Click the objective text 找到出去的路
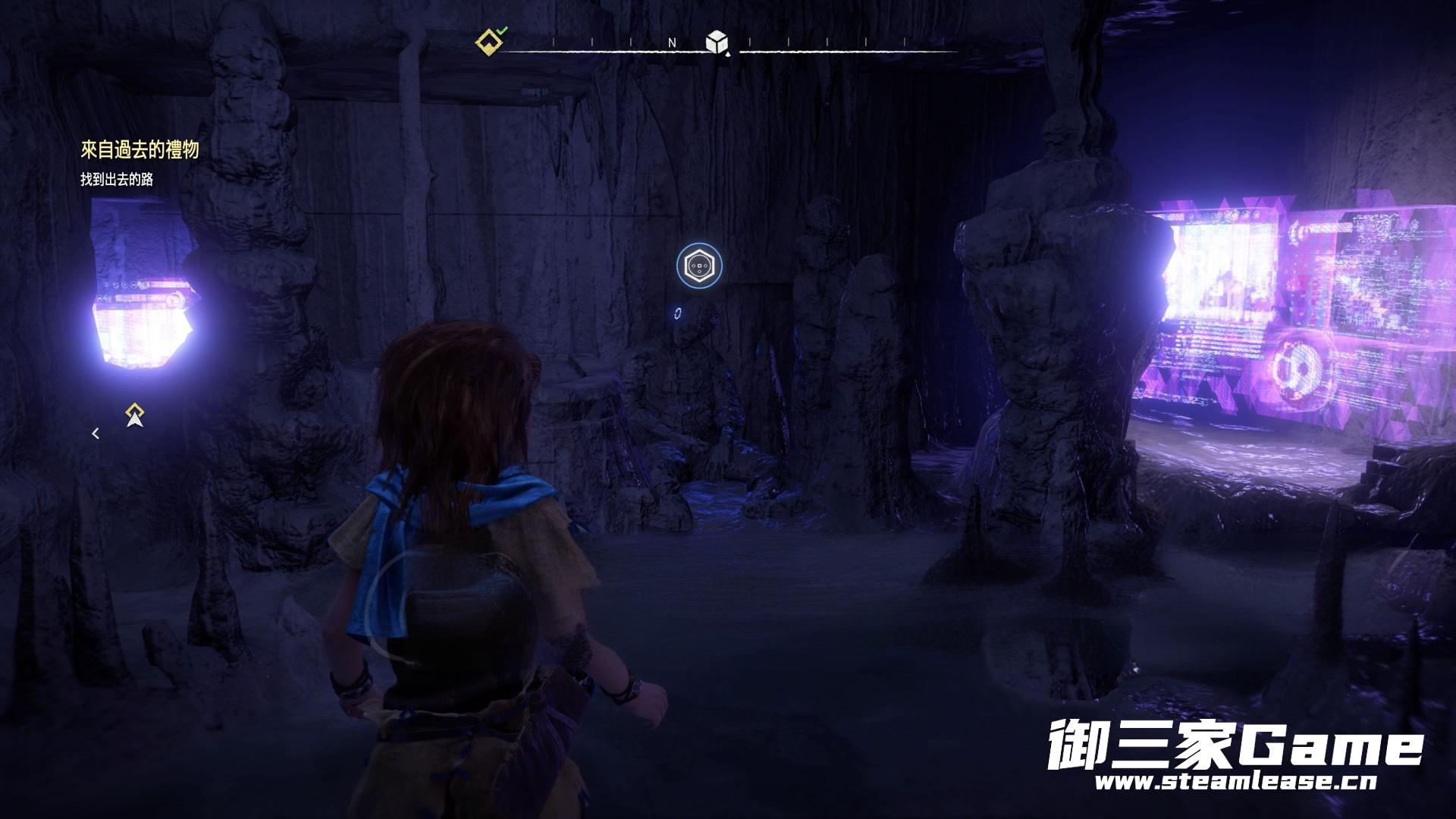This screenshot has height=819, width=1456. (x=117, y=180)
